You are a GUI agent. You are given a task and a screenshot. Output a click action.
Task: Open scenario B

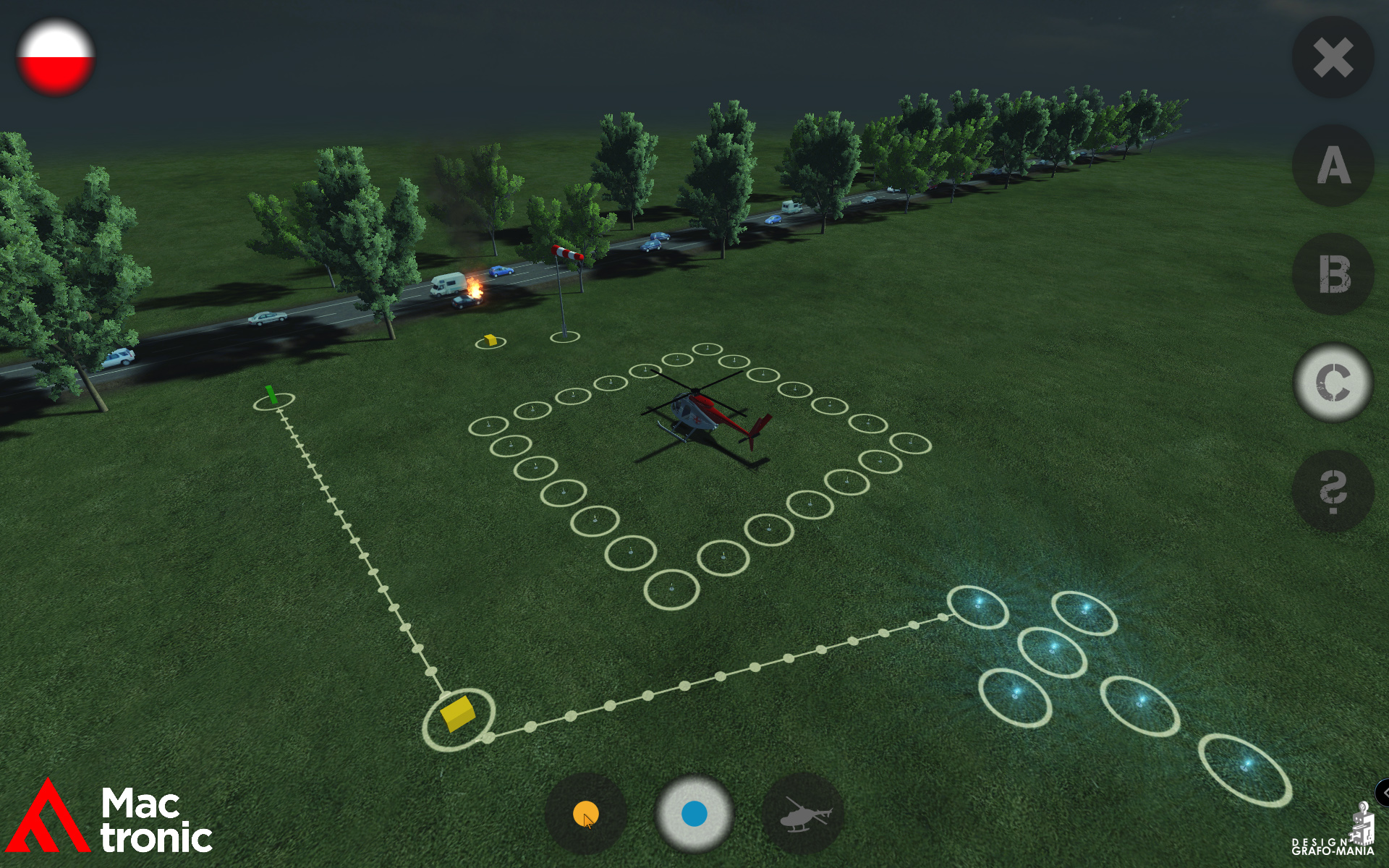[1331, 273]
